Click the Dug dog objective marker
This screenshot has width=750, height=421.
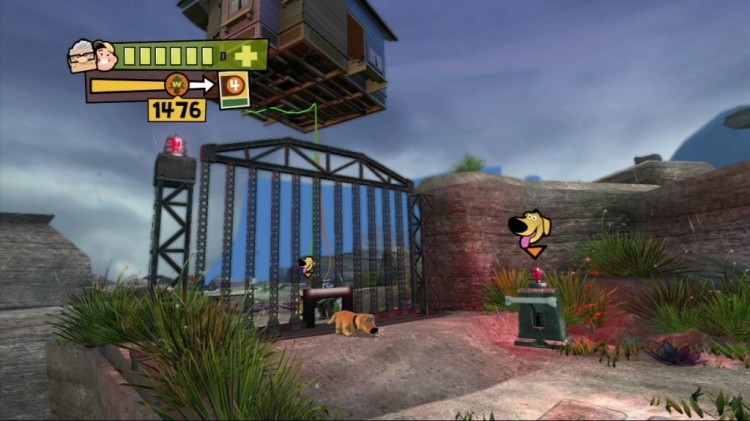pos(531,229)
